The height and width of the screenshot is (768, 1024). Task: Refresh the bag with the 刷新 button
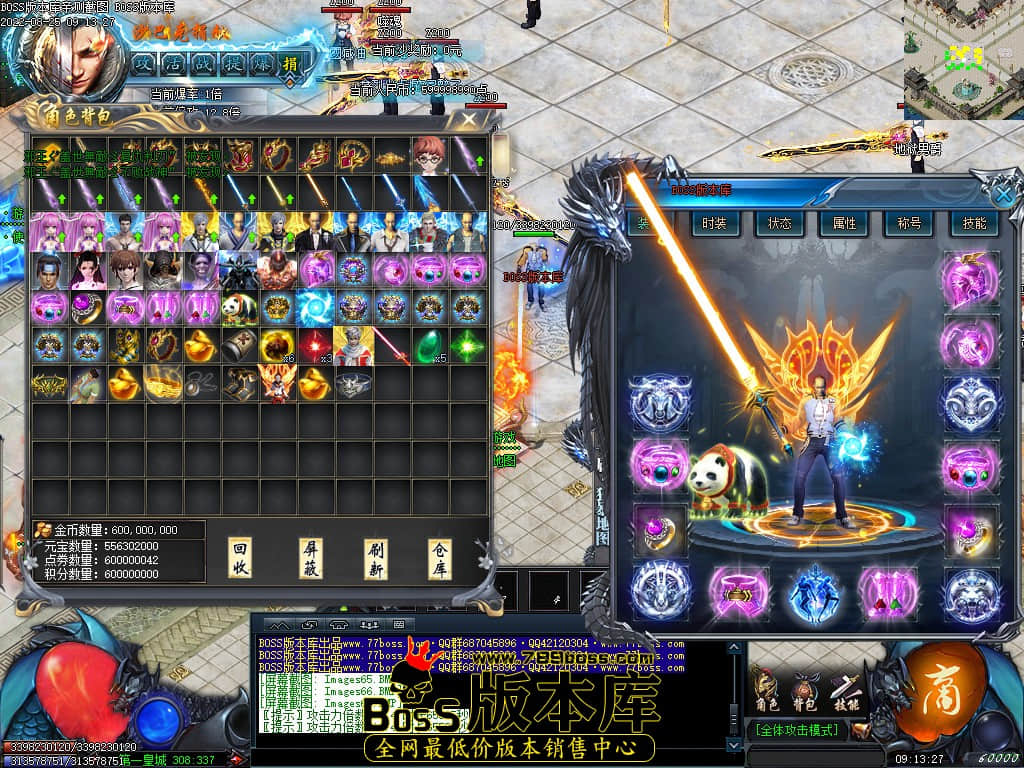(376, 558)
